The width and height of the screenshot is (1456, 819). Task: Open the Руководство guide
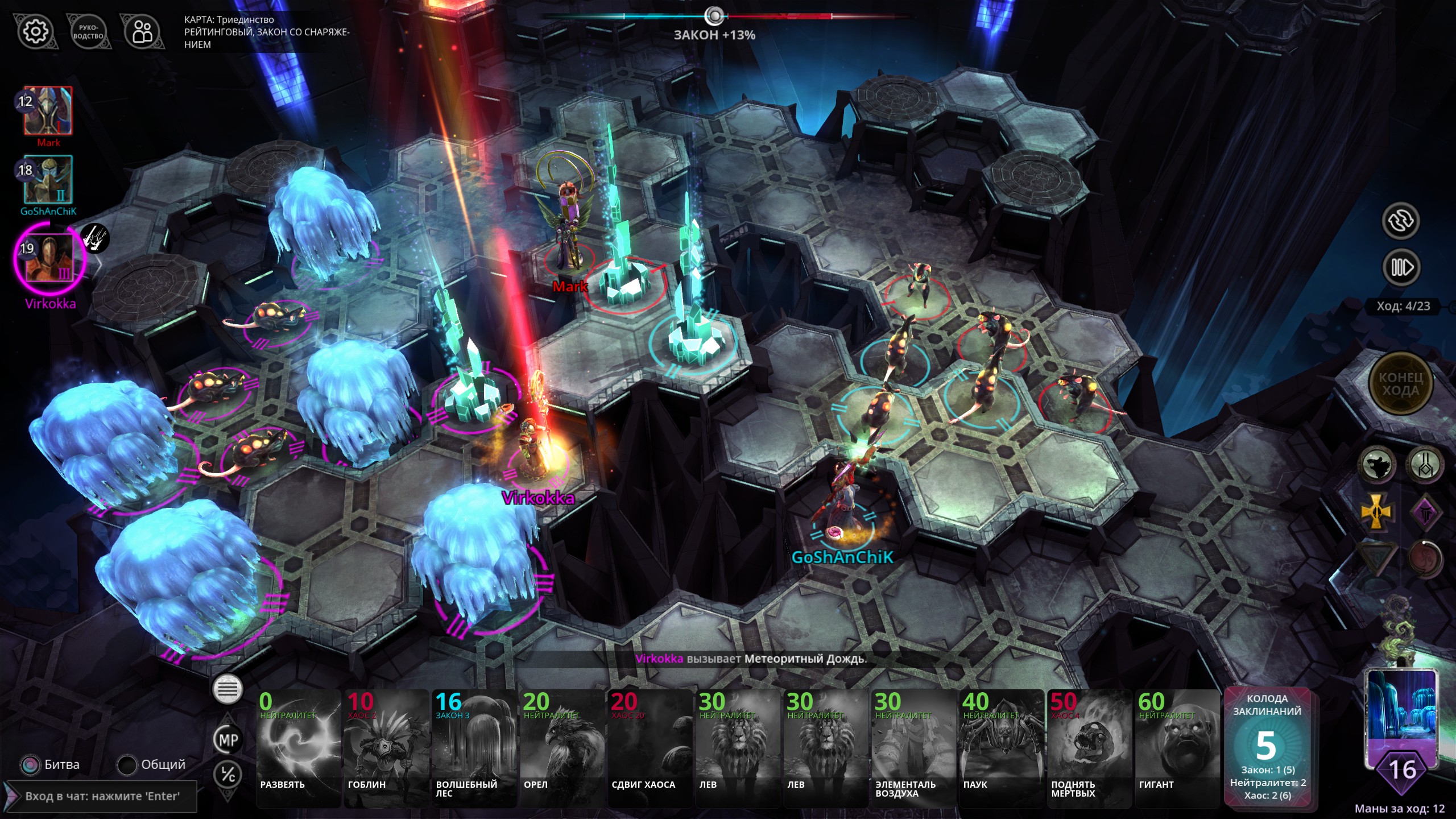click(x=88, y=32)
